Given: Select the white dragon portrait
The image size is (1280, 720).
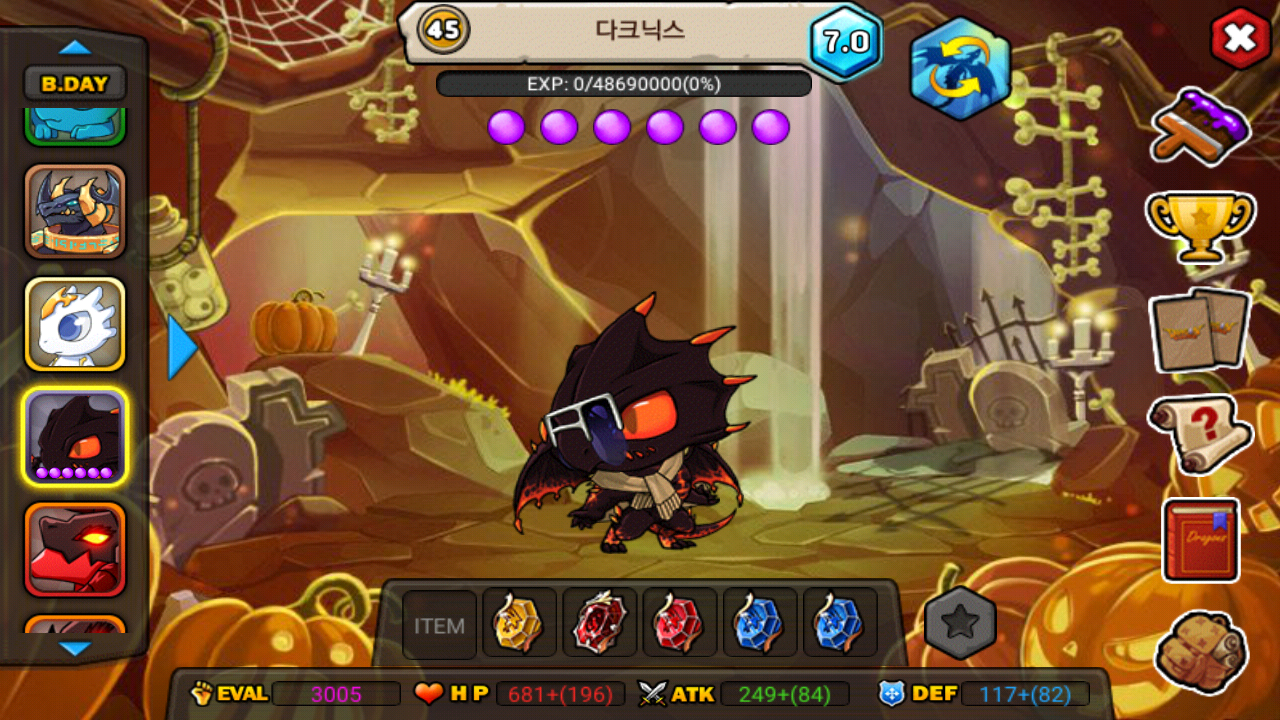Looking at the screenshot, I should click(75, 324).
